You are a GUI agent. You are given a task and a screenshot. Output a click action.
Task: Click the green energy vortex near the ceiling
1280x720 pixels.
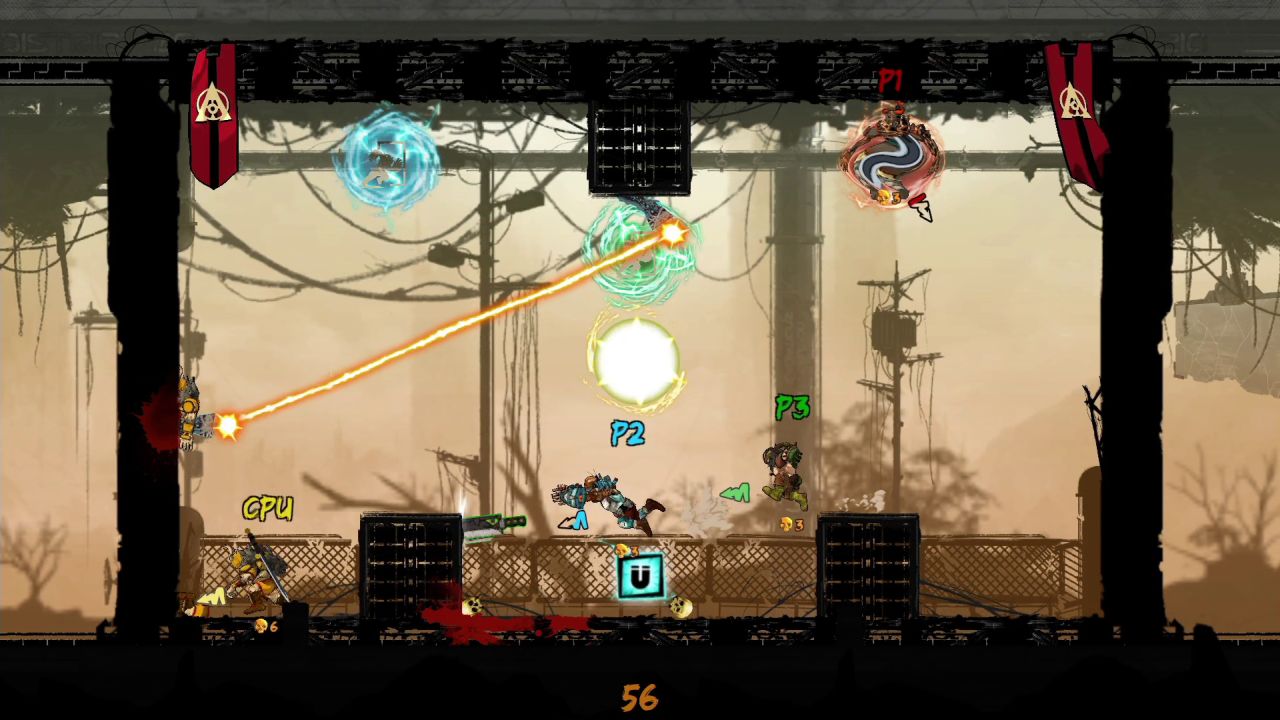pyautogui.click(x=638, y=255)
